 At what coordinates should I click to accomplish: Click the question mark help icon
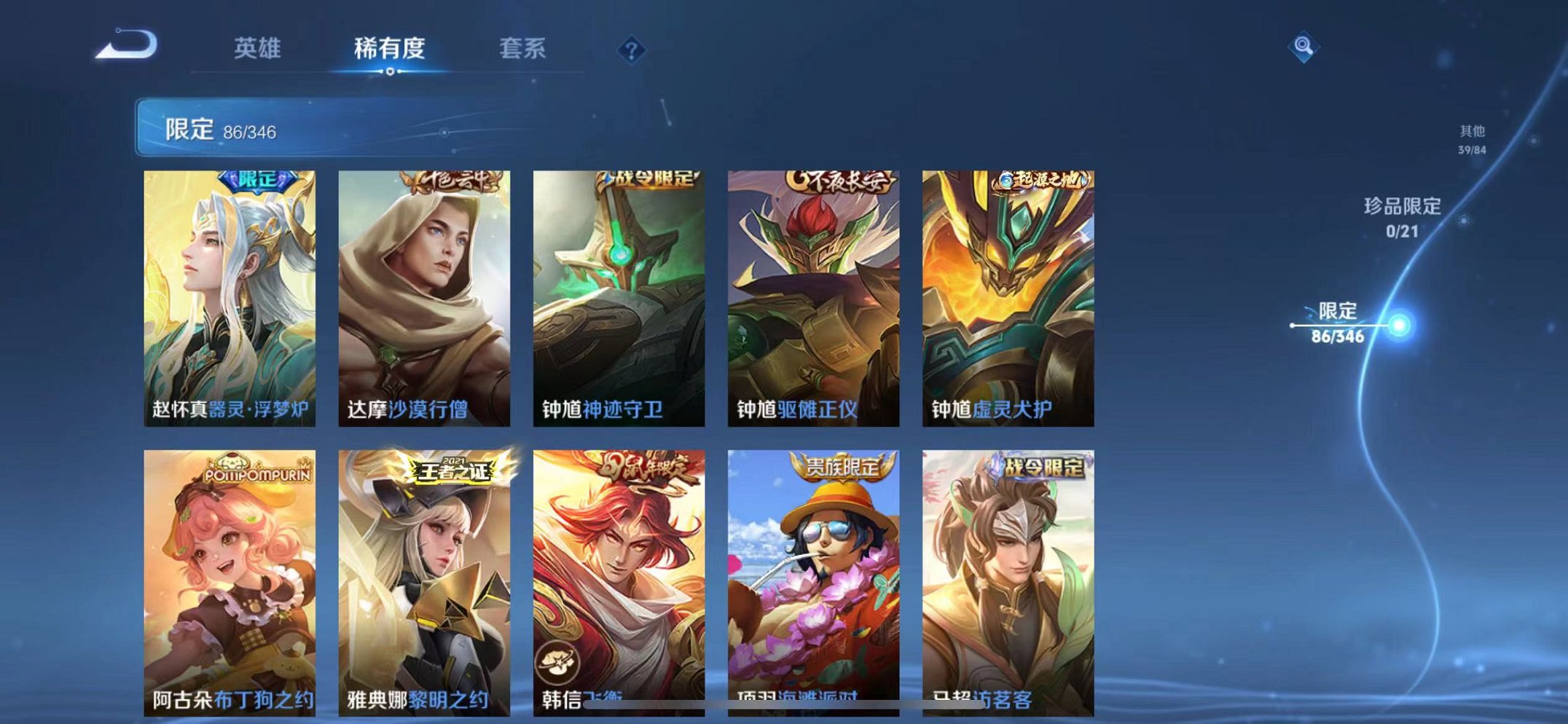coord(632,49)
